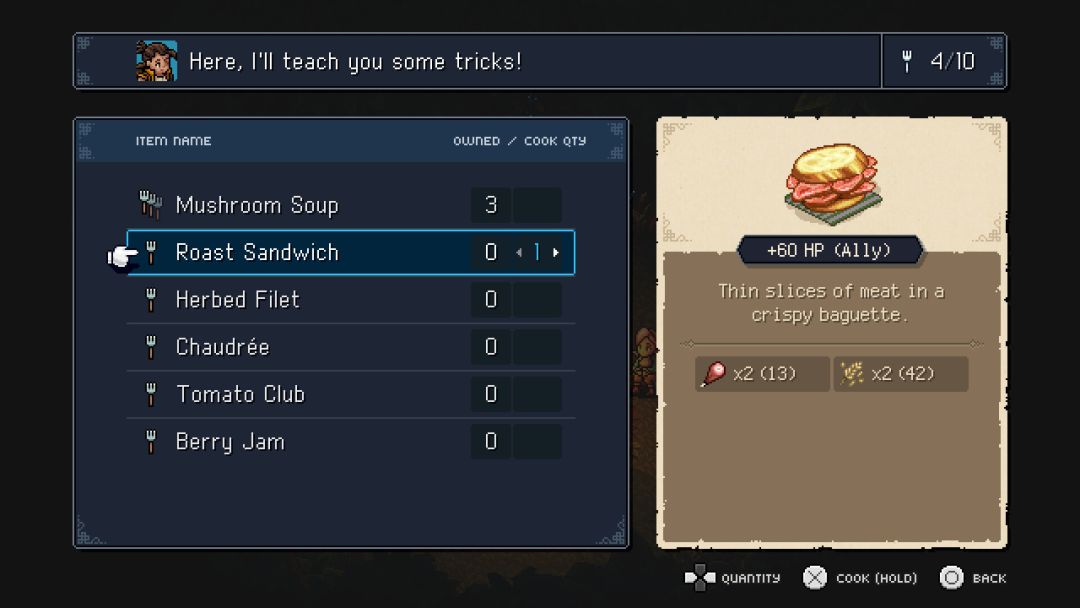Image resolution: width=1080 pixels, height=608 pixels.
Task: Select the Tomato Club recipe
Action: (240, 394)
